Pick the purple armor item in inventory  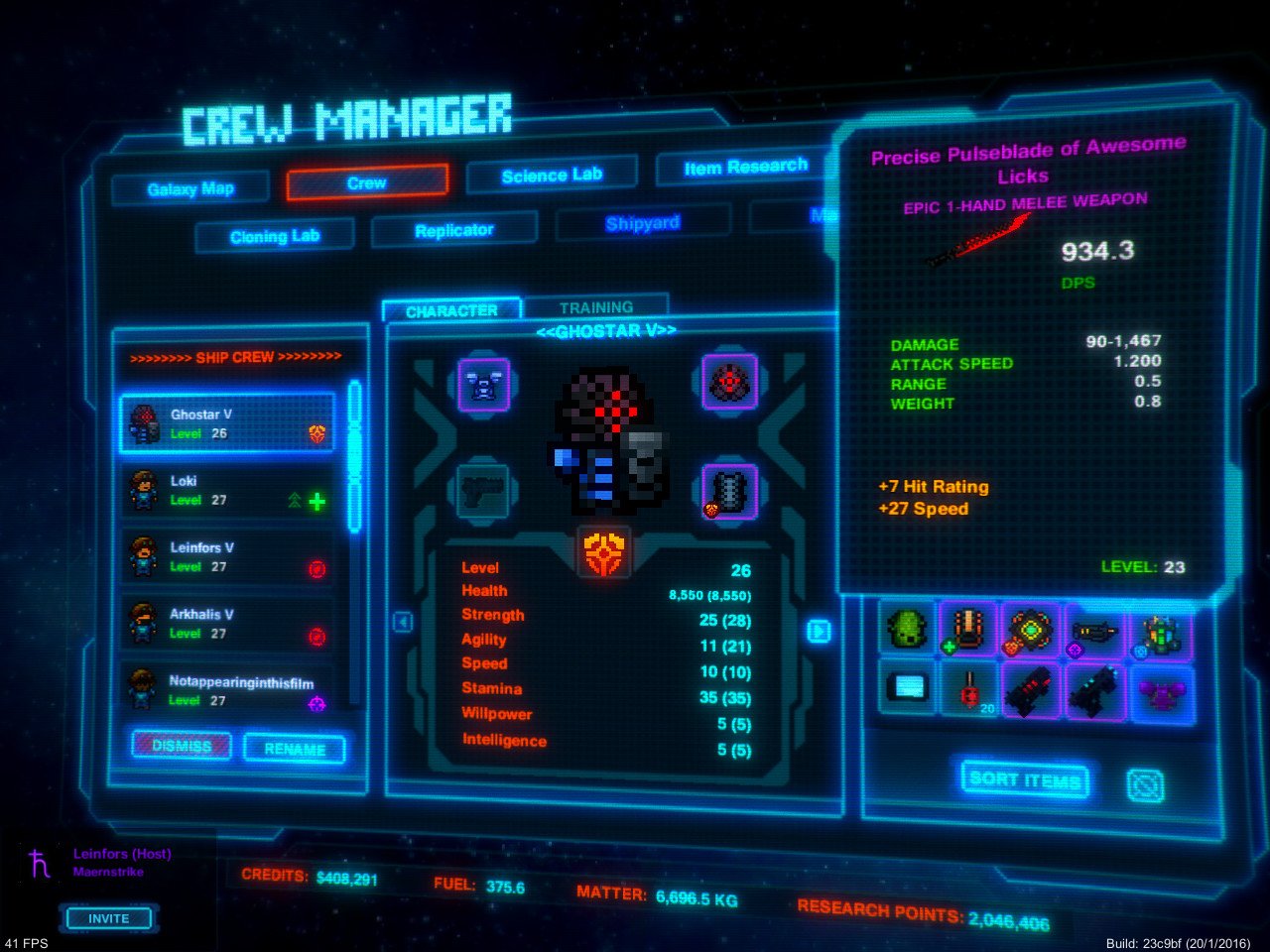(x=1159, y=694)
